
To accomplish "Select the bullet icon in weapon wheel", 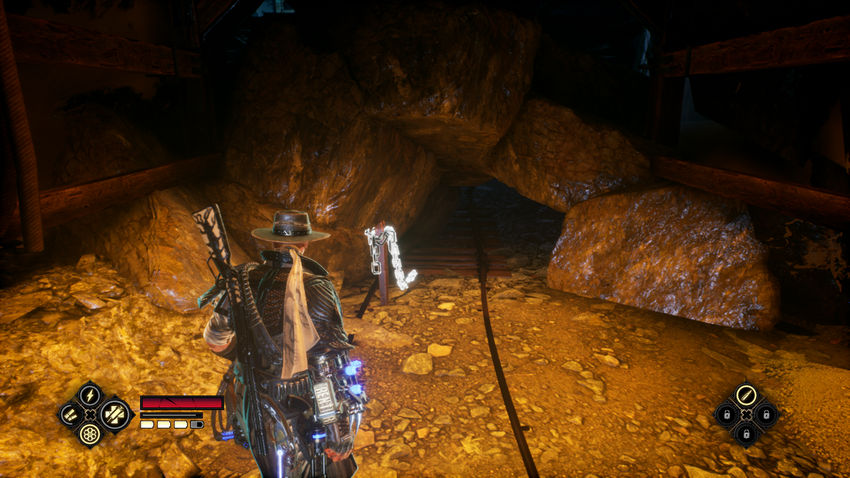I will pyautogui.click(x=745, y=394).
